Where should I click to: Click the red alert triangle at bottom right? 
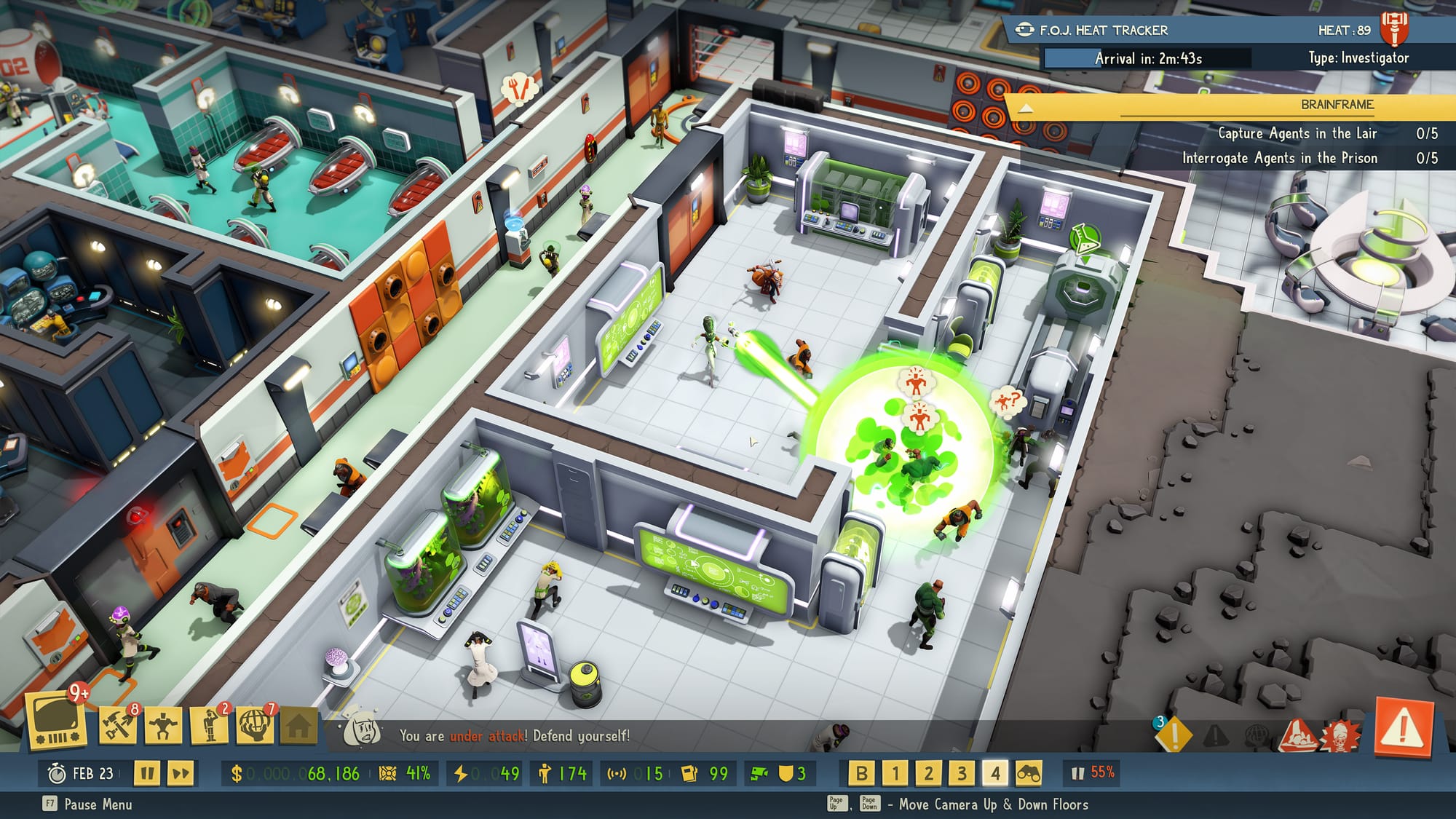[x=1403, y=728]
